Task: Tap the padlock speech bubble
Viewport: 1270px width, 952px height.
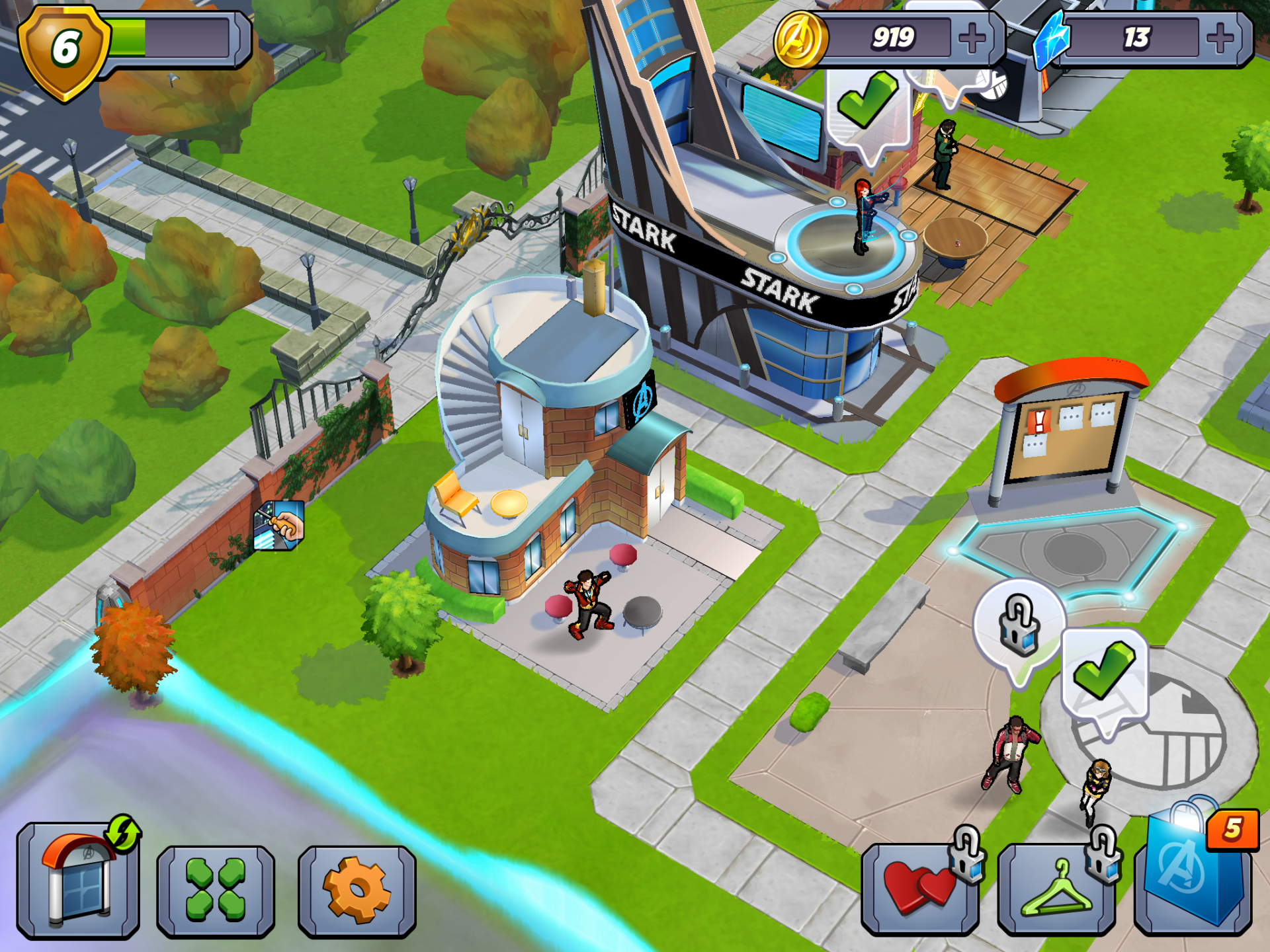Action: [1019, 625]
